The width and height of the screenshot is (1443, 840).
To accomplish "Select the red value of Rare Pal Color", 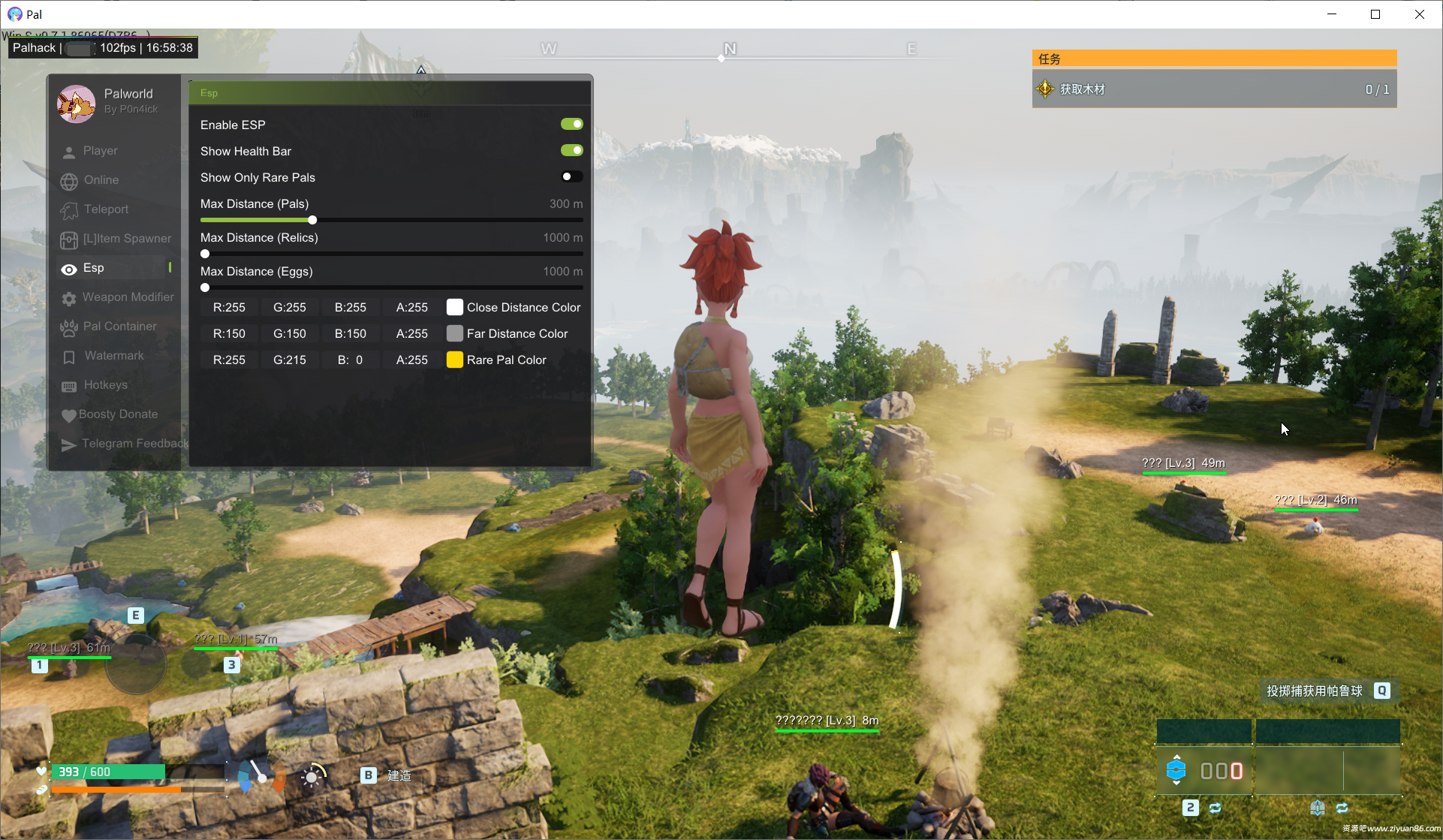I will (229, 360).
